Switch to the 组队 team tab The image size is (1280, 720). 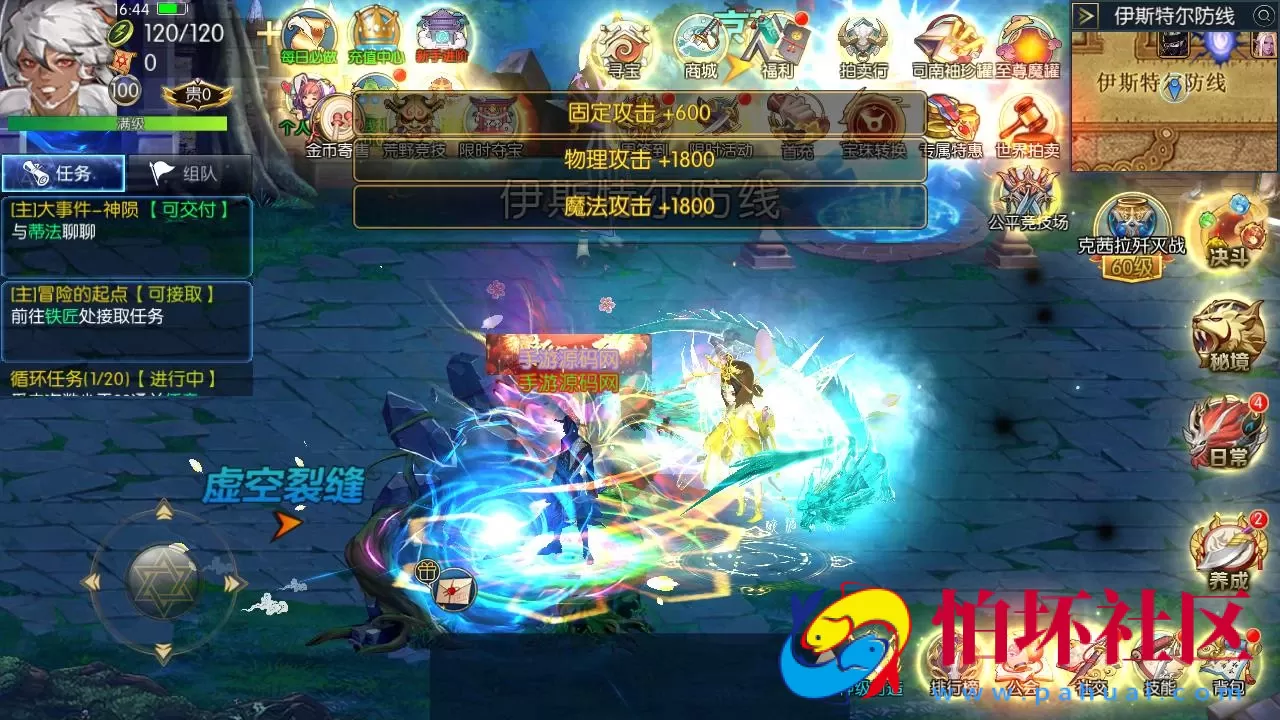[185, 172]
